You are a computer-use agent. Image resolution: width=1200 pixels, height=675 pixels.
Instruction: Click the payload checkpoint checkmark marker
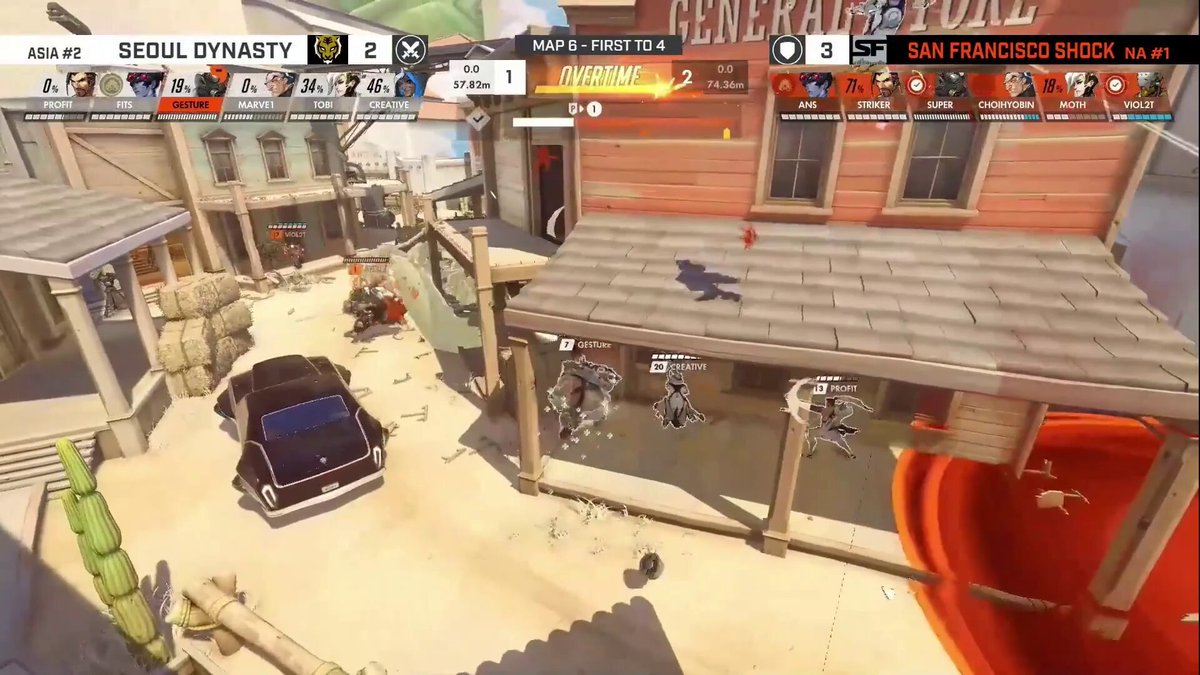[479, 118]
